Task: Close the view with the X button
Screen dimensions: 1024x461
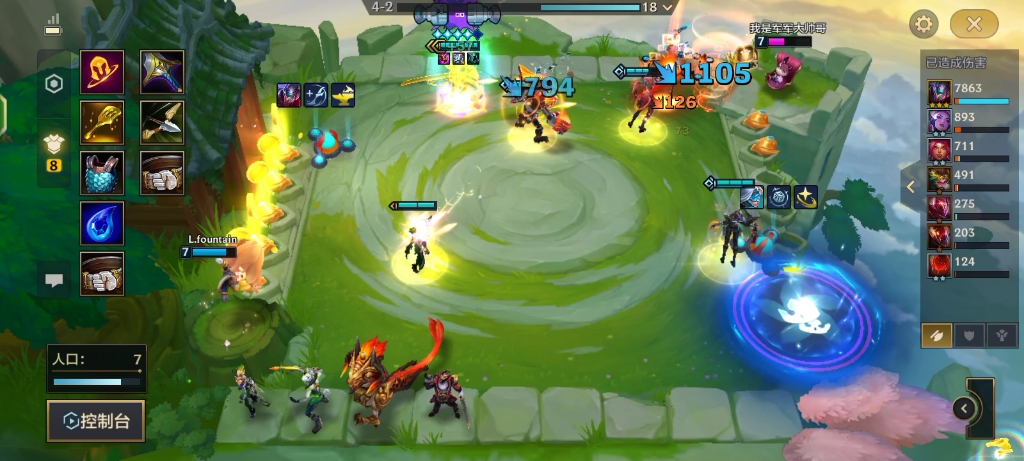Action: pyautogui.click(x=974, y=24)
